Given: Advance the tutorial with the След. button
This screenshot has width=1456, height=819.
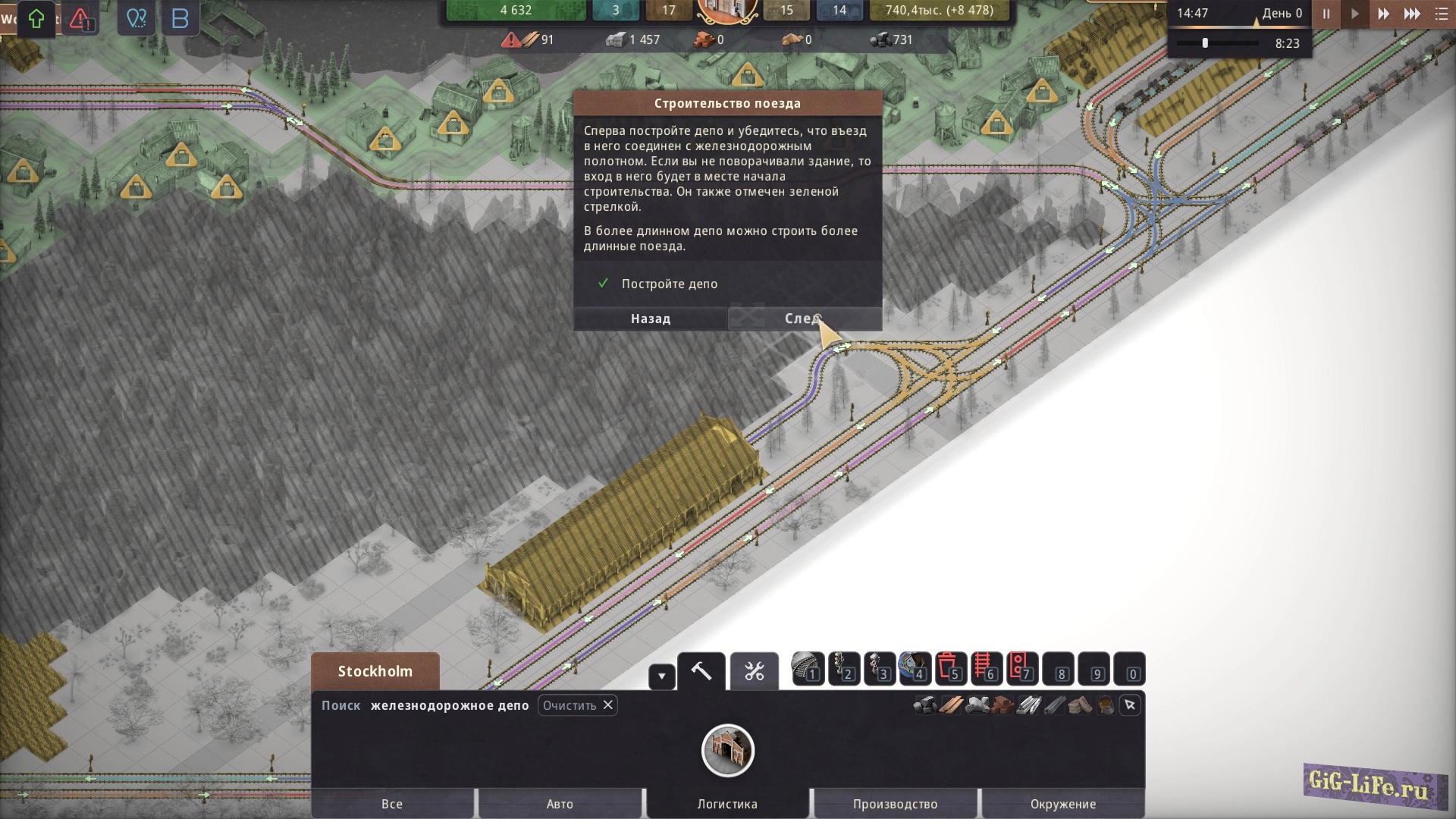Looking at the screenshot, I should 804,318.
